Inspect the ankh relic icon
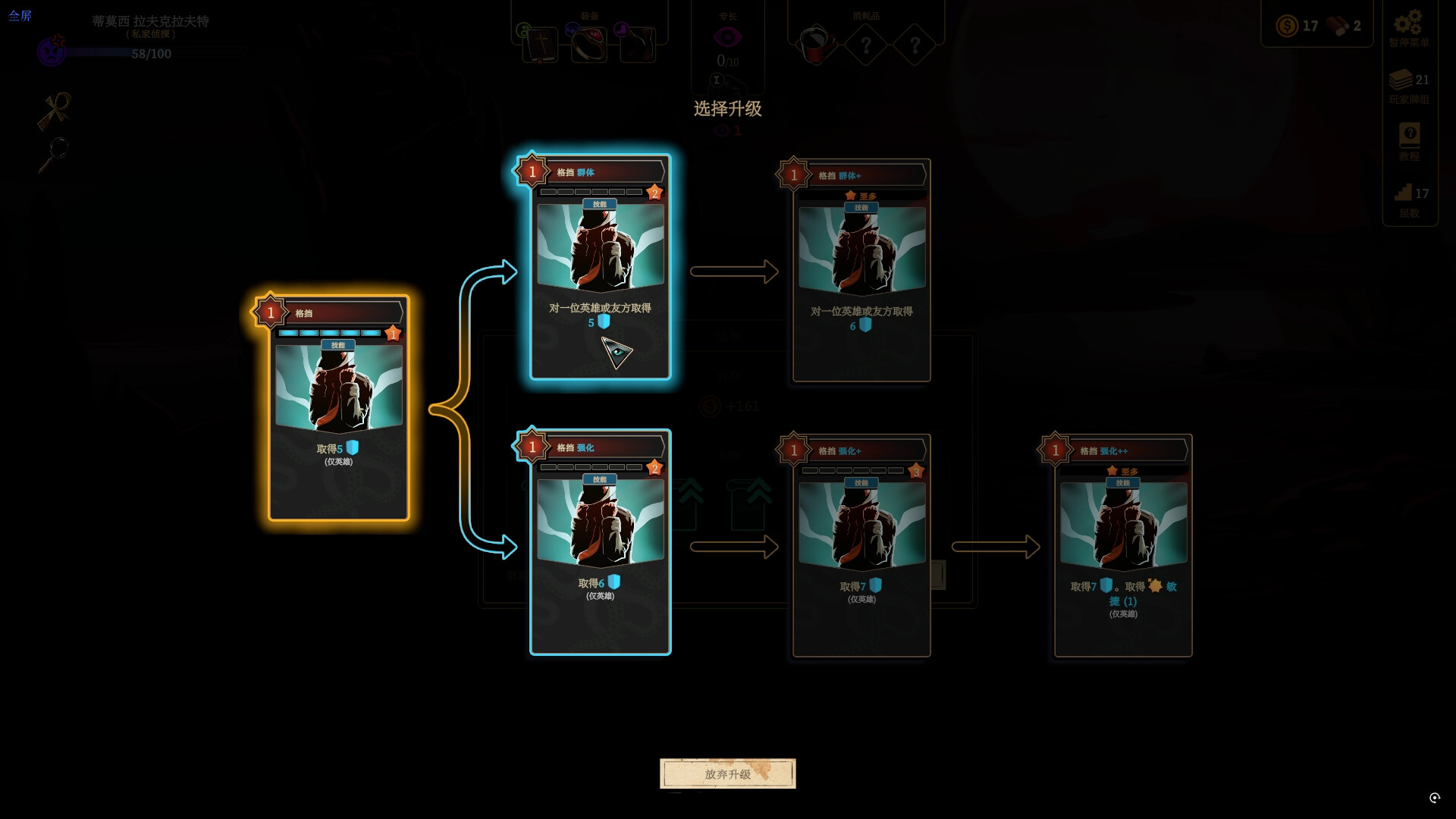The width and height of the screenshot is (1456, 819). coord(55,111)
